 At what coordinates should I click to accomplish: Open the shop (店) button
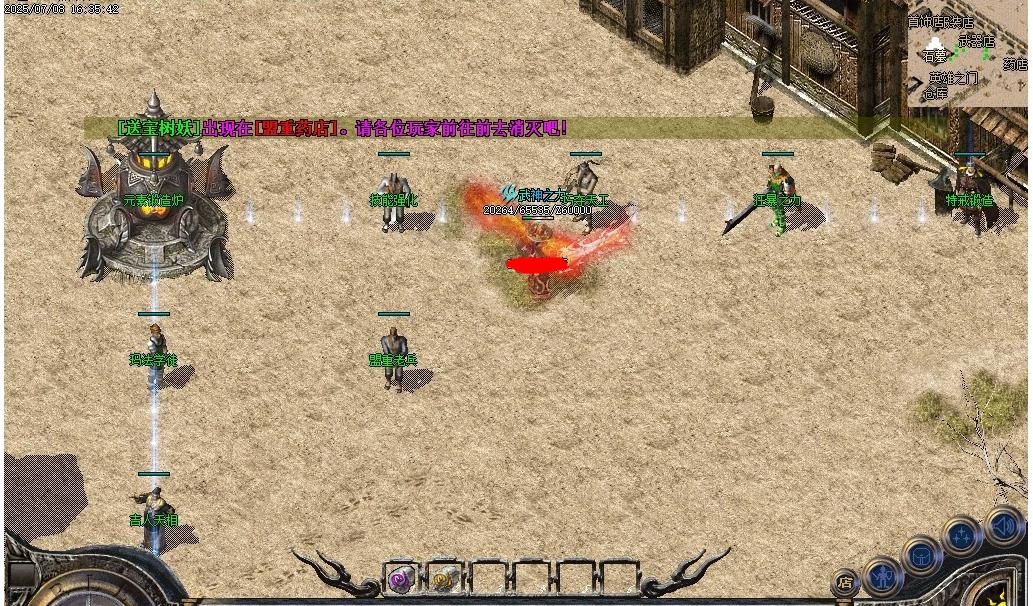tap(845, 581)
